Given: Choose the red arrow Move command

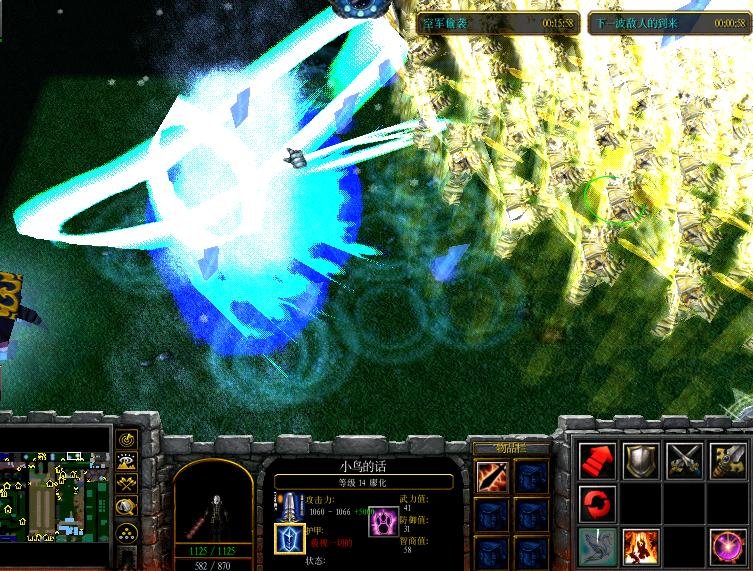Looking at the screenshot, I should [596, 460].
